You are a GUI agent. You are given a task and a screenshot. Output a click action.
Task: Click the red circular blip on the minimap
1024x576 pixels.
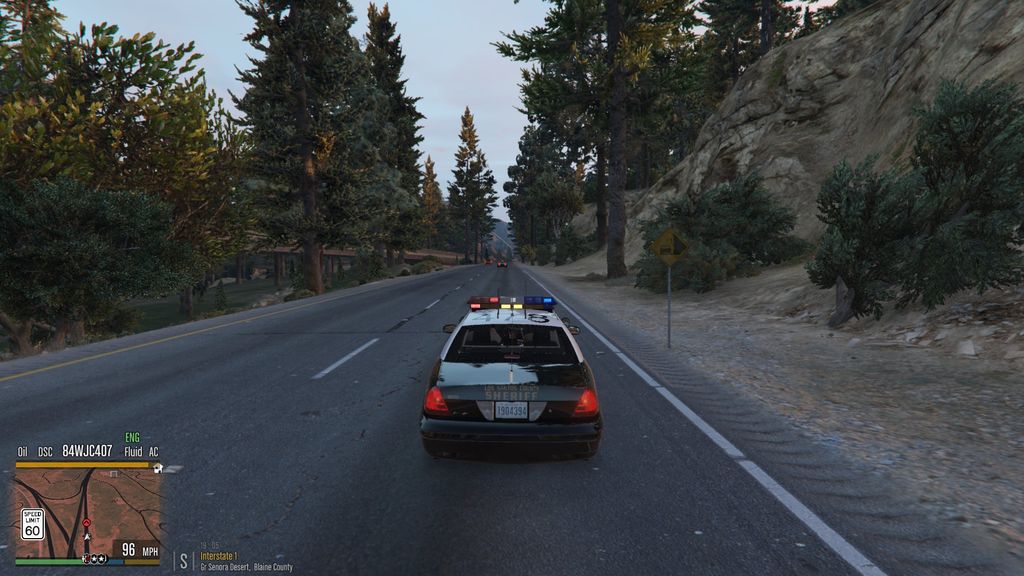pos(86,523)
